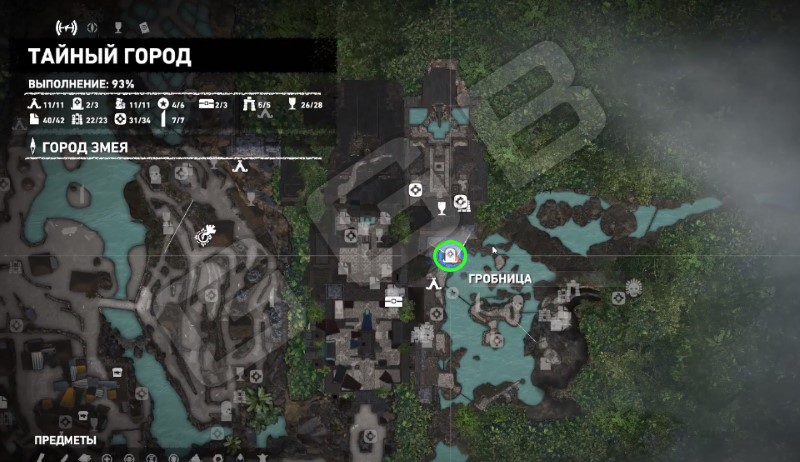
Task: Click the white treasure chest map marker
Action: click(x=394, y=297)
